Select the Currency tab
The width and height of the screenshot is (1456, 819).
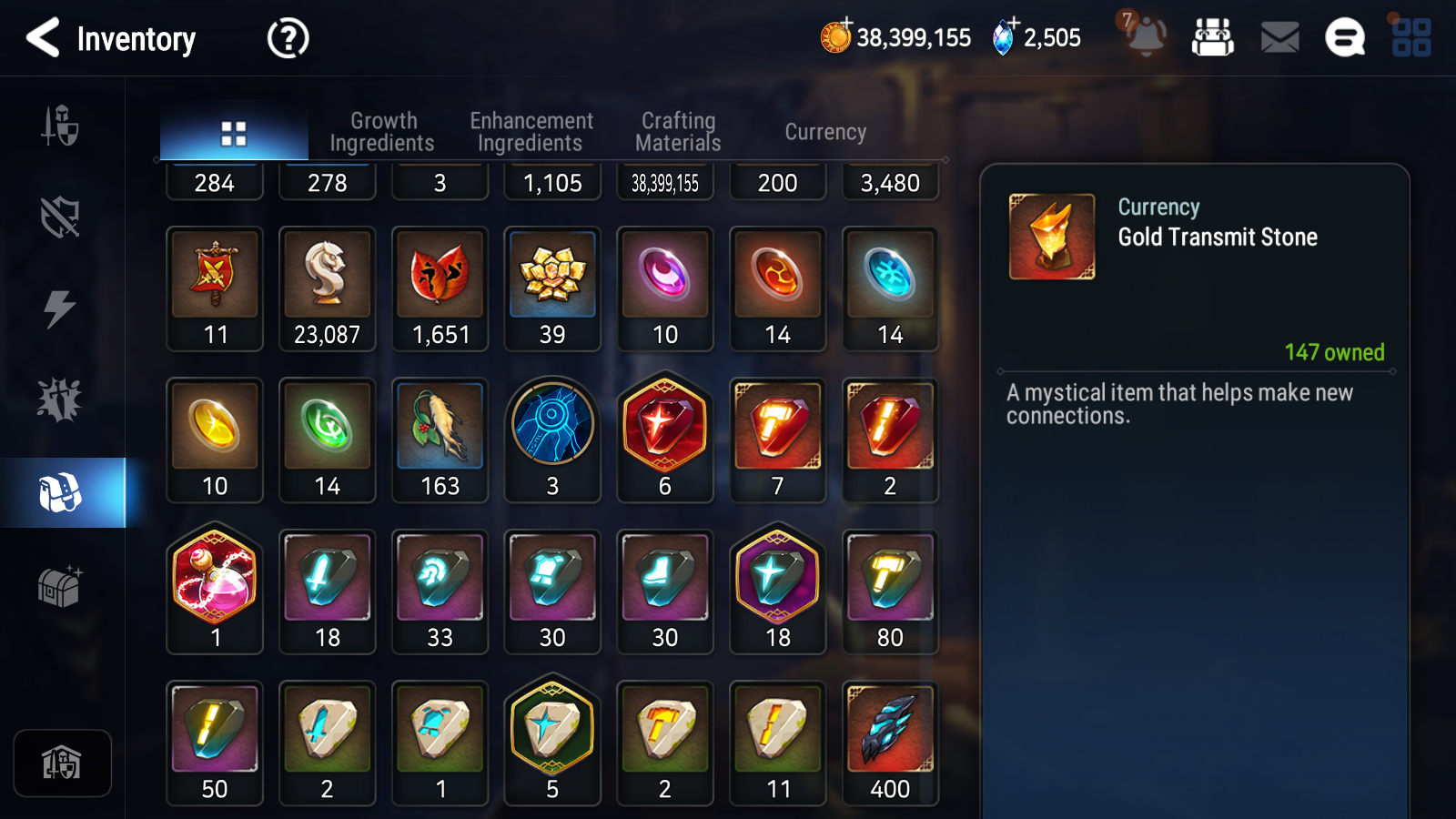825,132
